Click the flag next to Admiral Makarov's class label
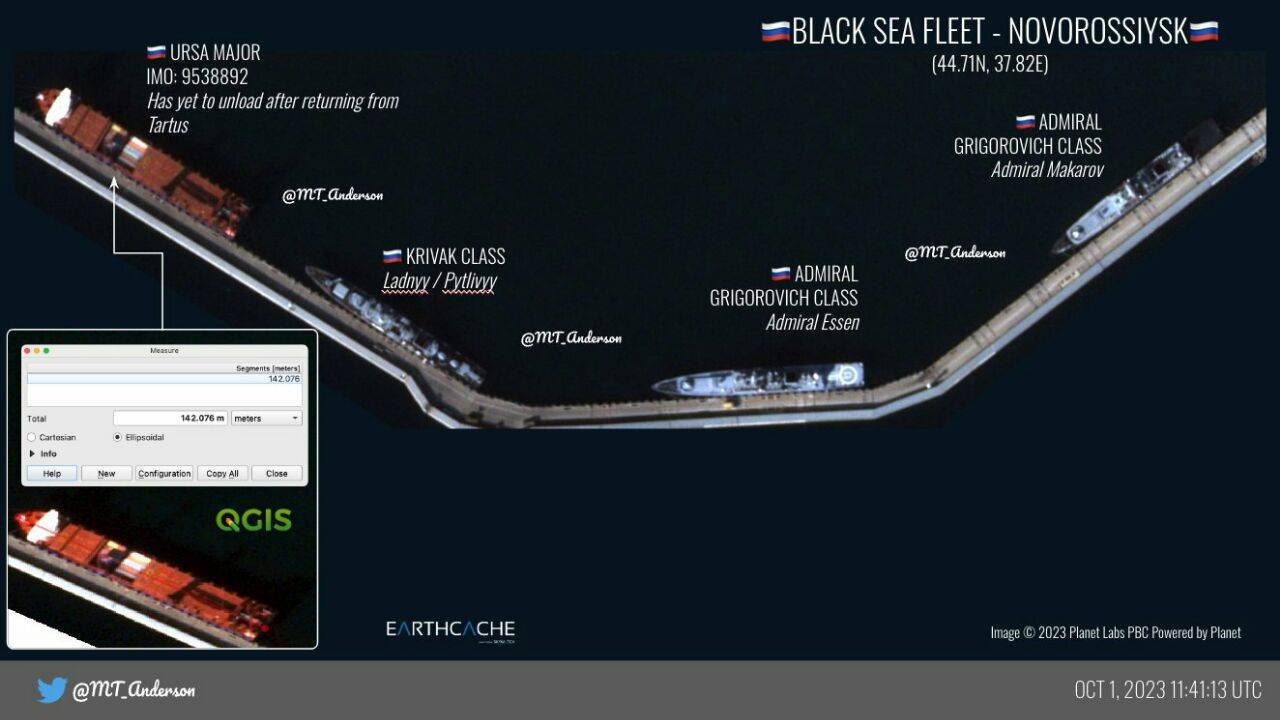The width and height of the screenshot is (1280, 720). 1024,121
